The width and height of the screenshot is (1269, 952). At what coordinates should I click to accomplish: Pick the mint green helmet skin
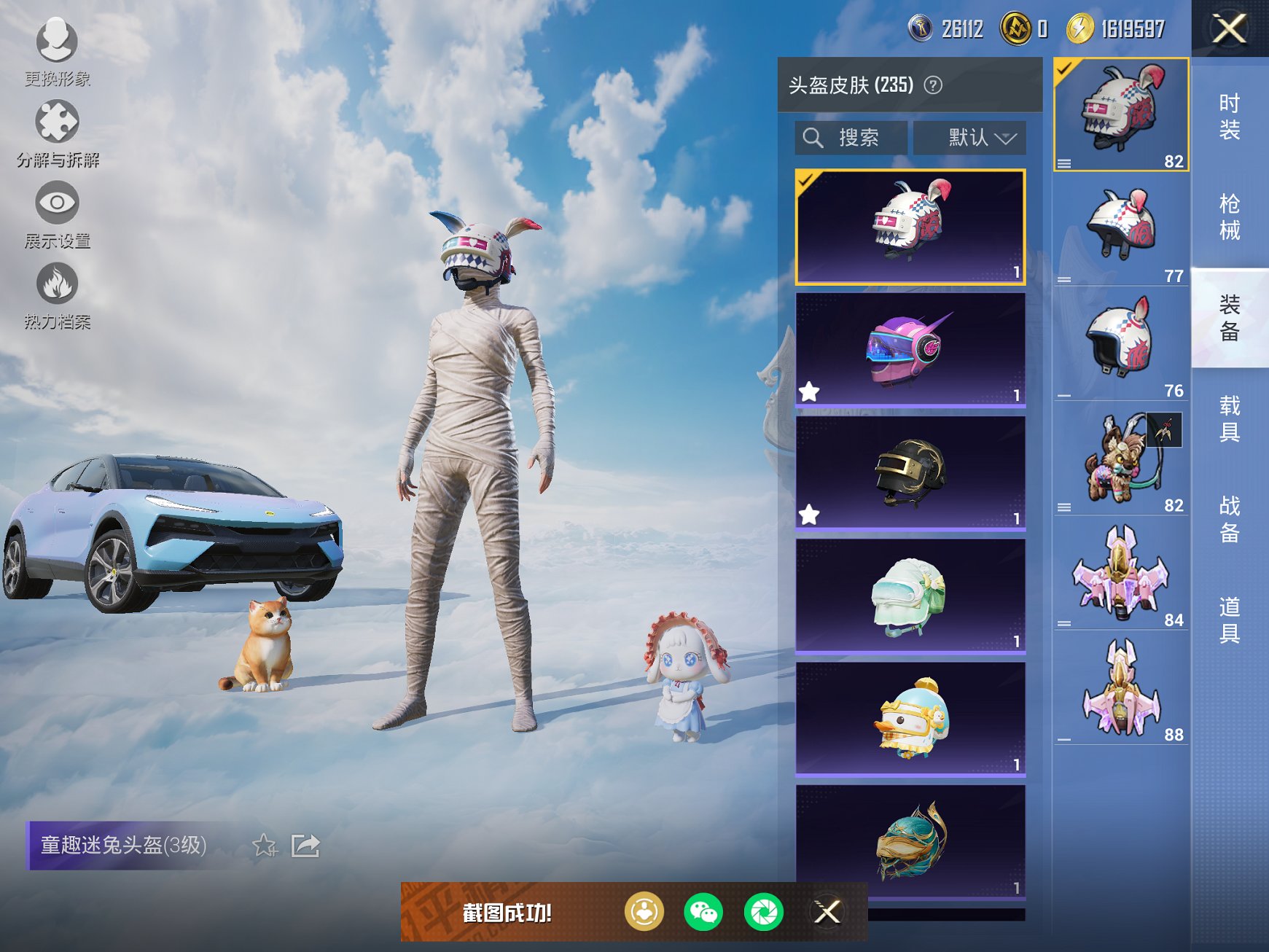pyautogui.click(x=910, y=596)
